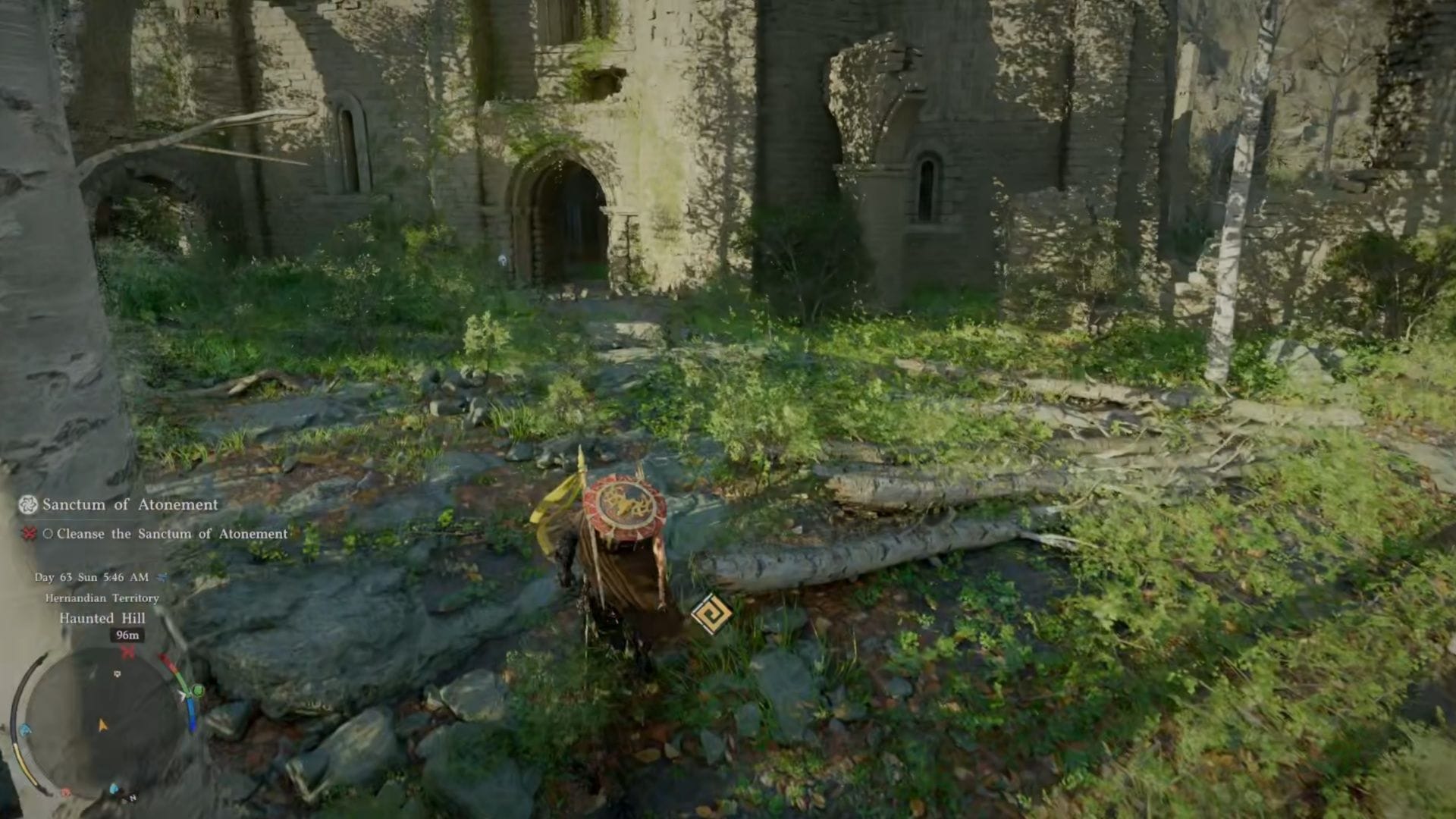Click the swirl quest icon beside quest title
Screen dimensions: 1456x819
point(28,504)
